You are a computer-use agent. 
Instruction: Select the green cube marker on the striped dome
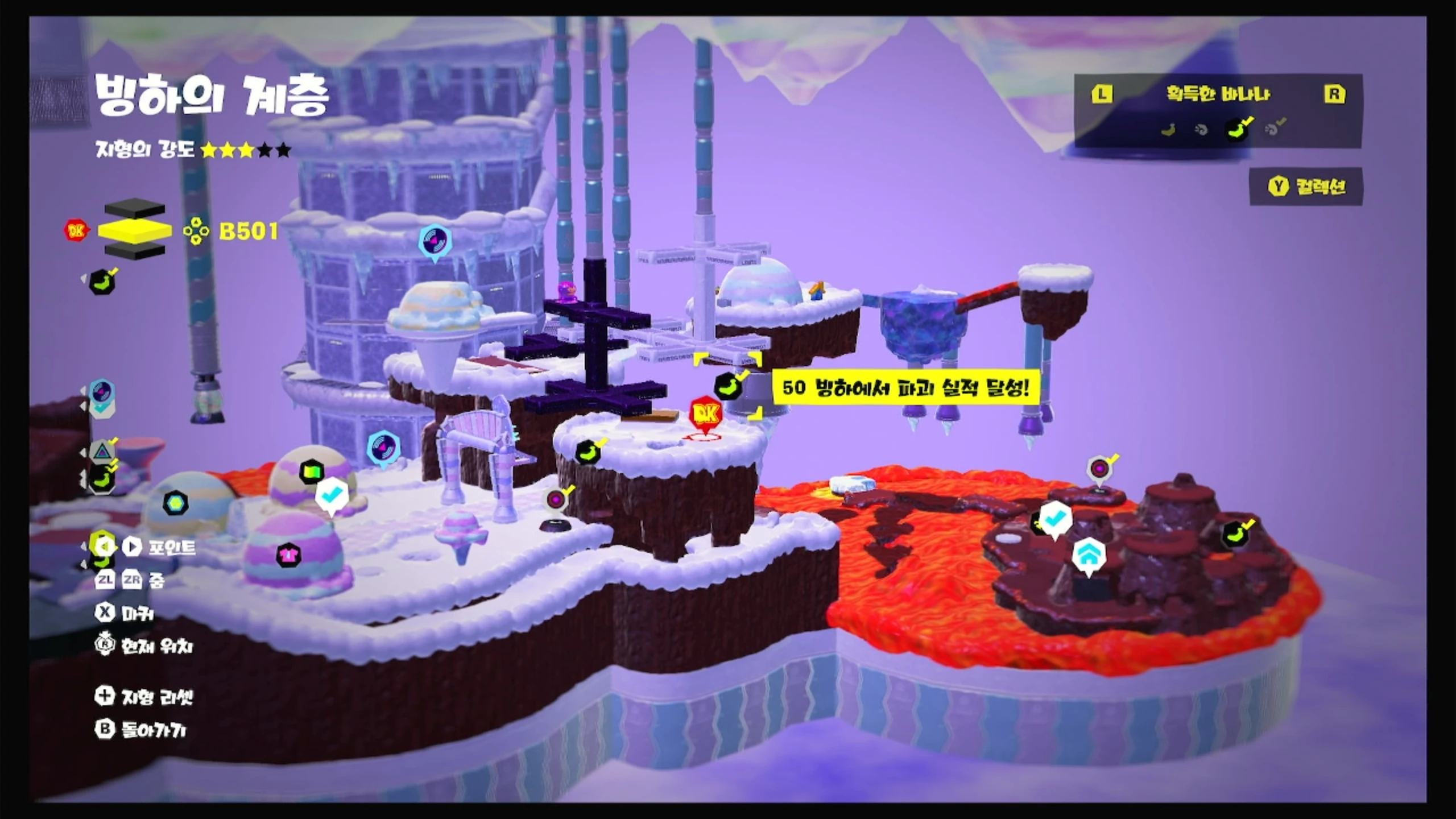[x=312, y=471]
